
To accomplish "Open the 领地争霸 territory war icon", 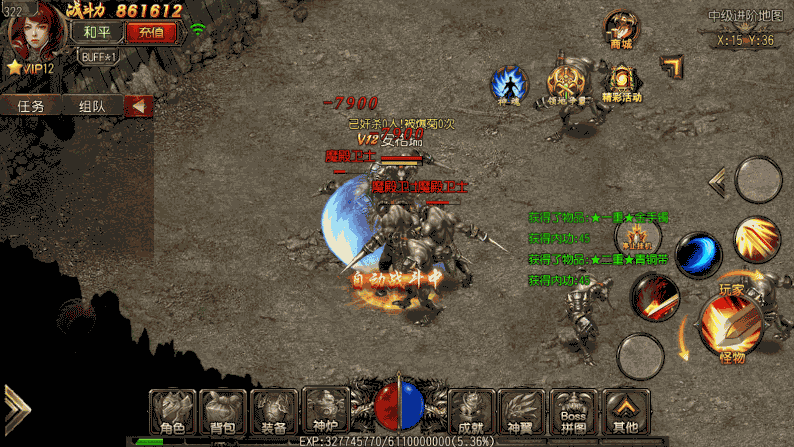I will [x=564, y=83].
